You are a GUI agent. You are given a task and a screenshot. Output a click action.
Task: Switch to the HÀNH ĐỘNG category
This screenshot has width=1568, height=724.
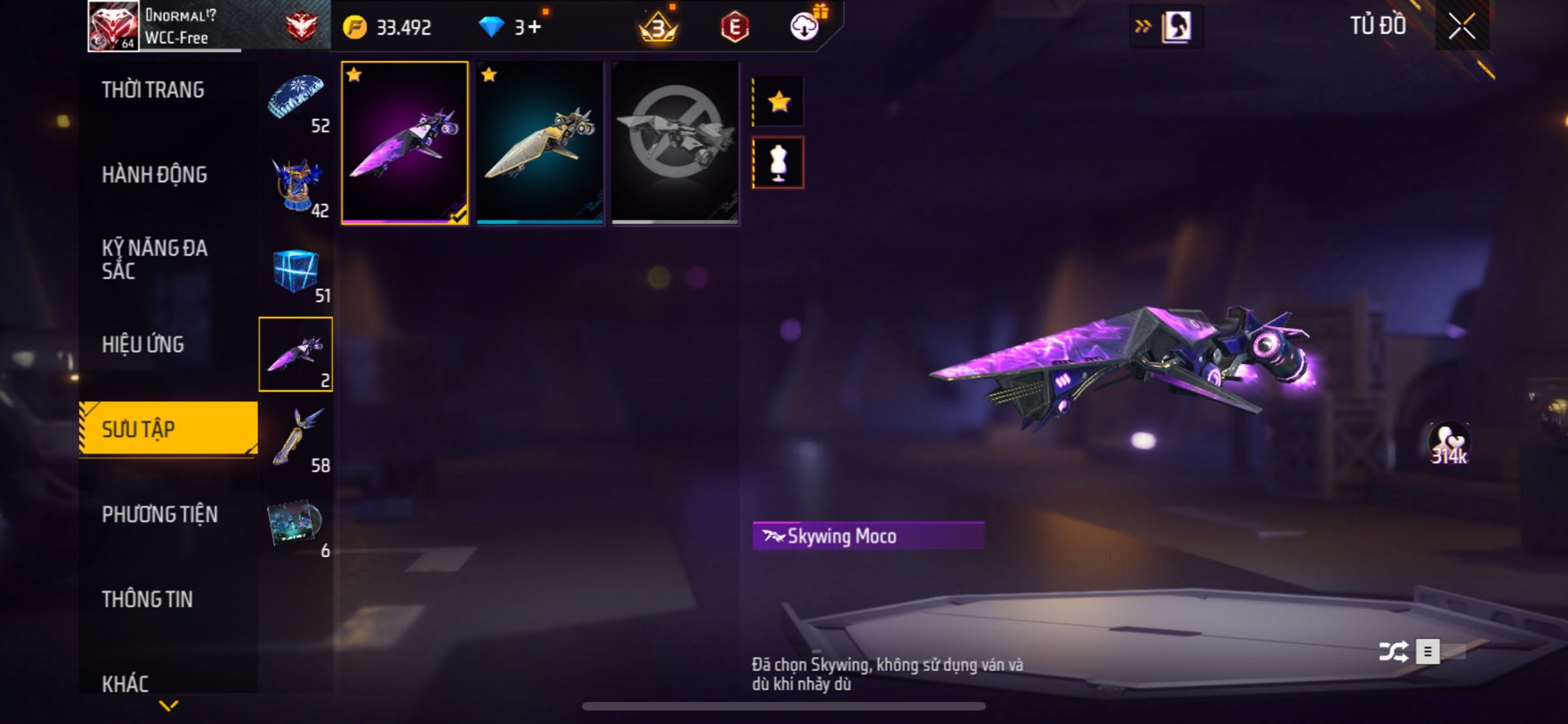pos(154,175)
